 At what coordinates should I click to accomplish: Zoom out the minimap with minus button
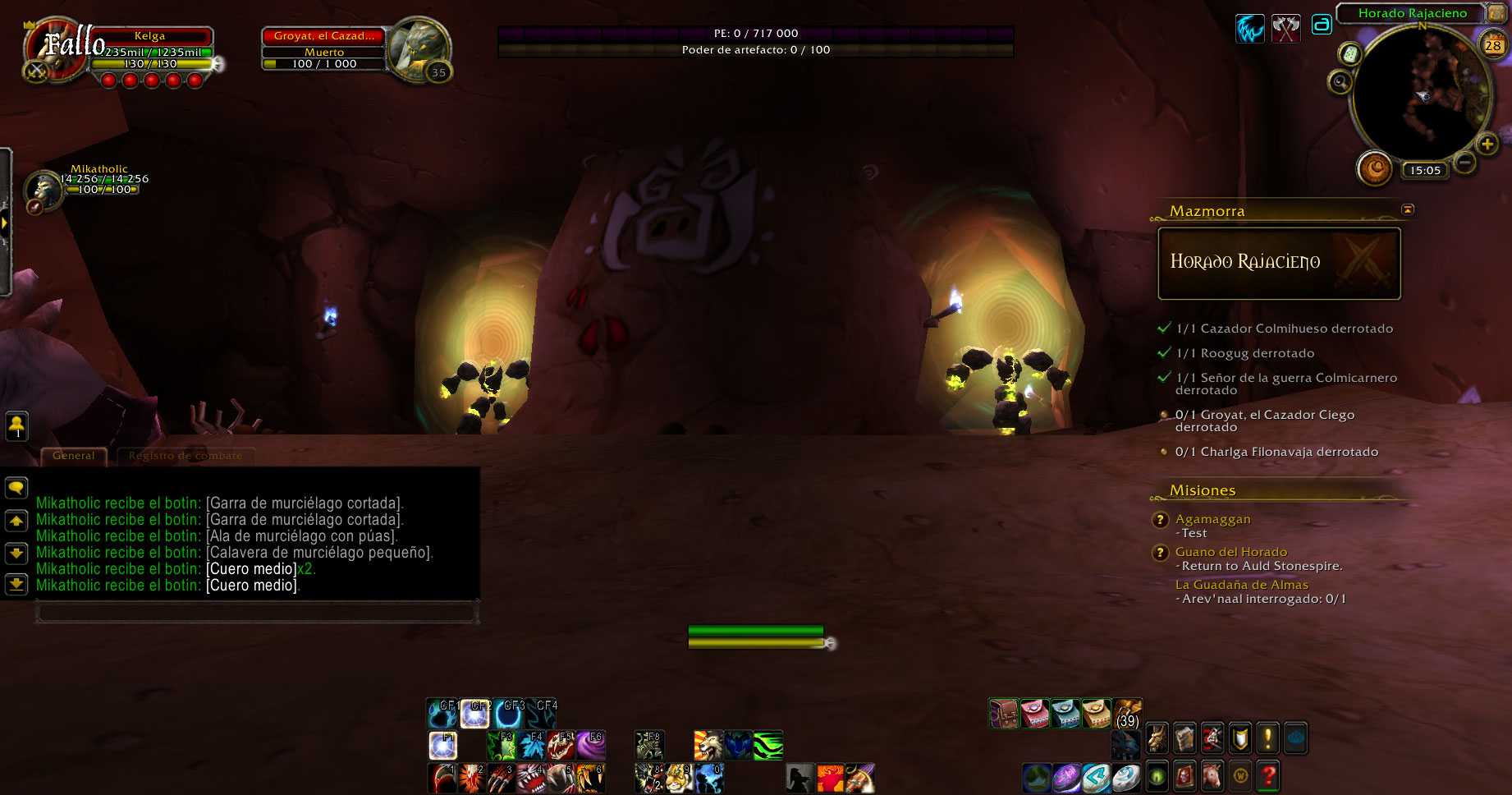[x=1464, y=163]
